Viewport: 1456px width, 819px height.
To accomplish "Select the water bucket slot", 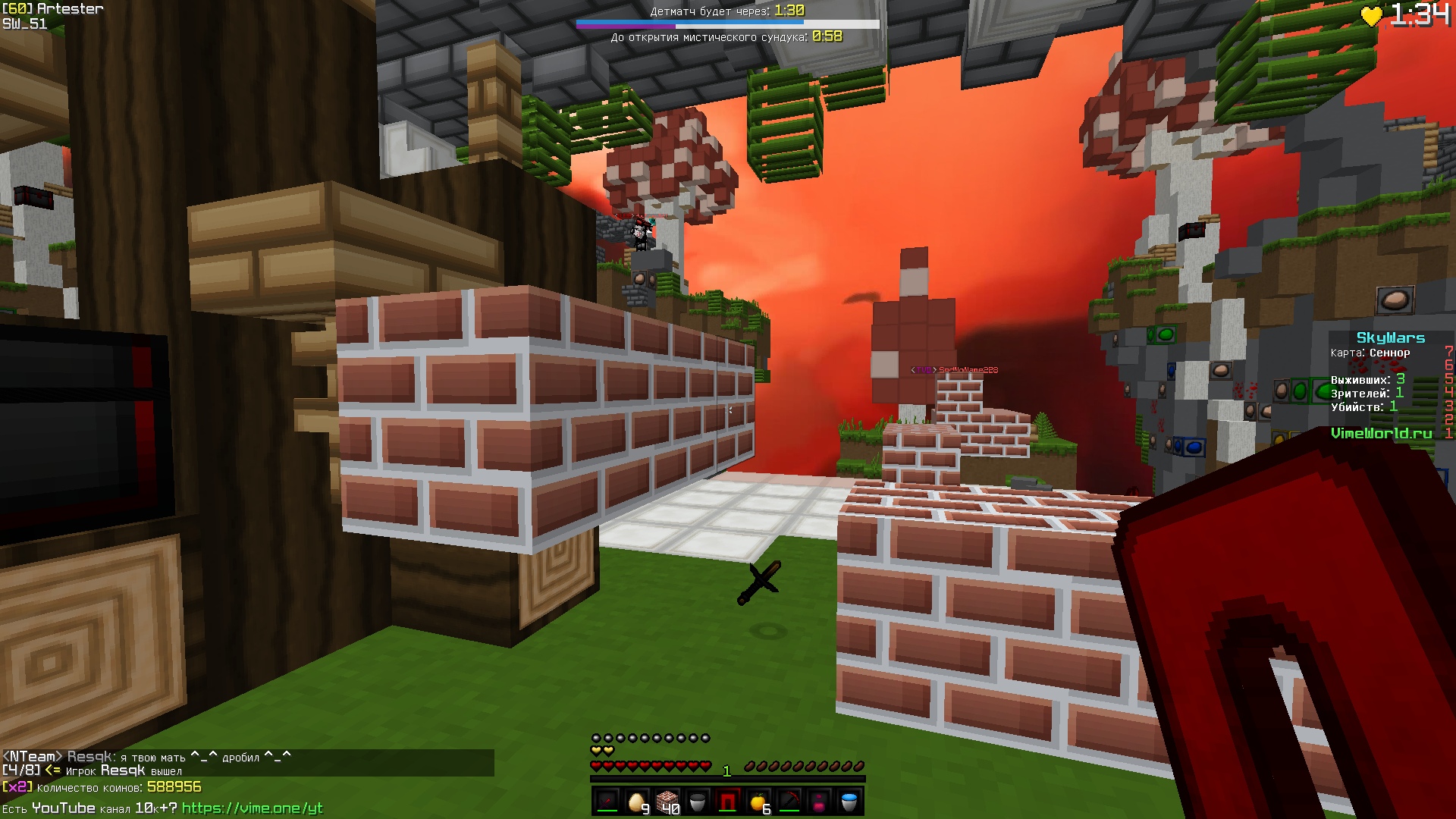I will [x=849, y=801].
